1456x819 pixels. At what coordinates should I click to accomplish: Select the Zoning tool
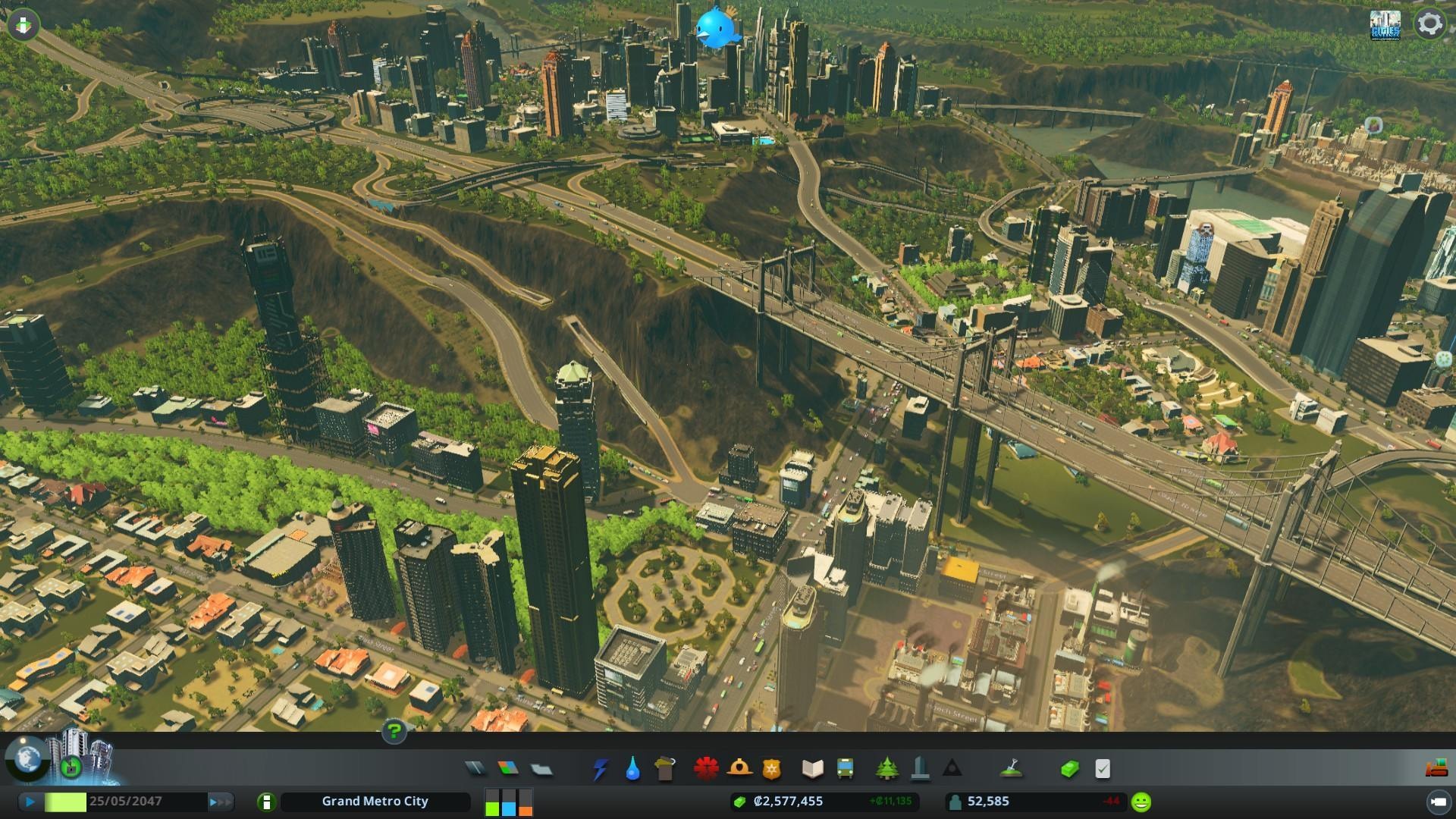(x=508, y=769)
